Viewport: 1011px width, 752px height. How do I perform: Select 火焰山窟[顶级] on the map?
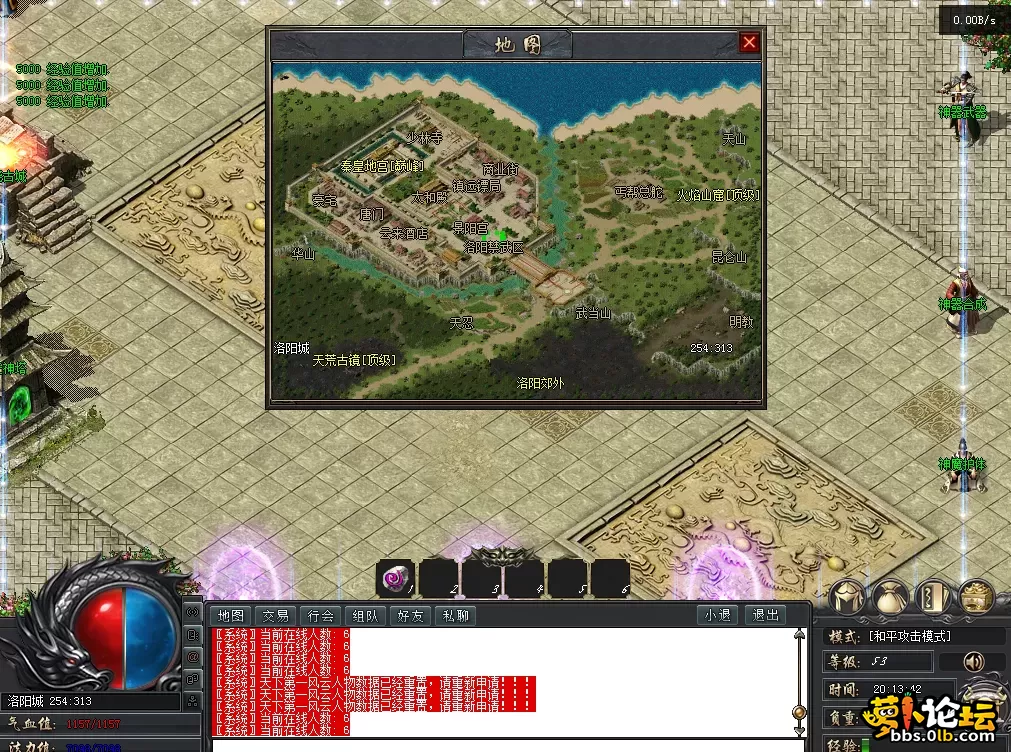pyautogui.click(x=717, y=195)
